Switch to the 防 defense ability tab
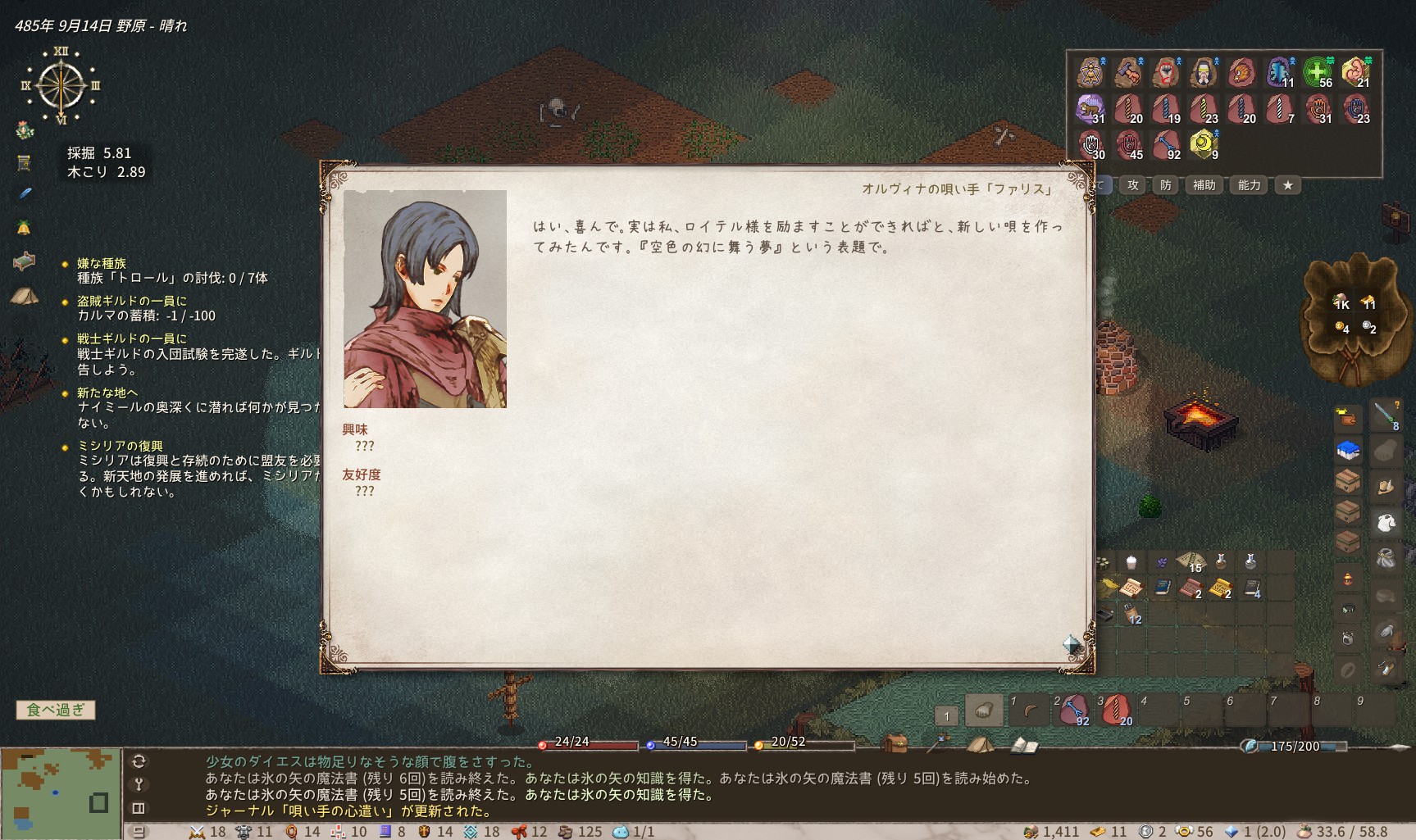 click(1166, 185)
